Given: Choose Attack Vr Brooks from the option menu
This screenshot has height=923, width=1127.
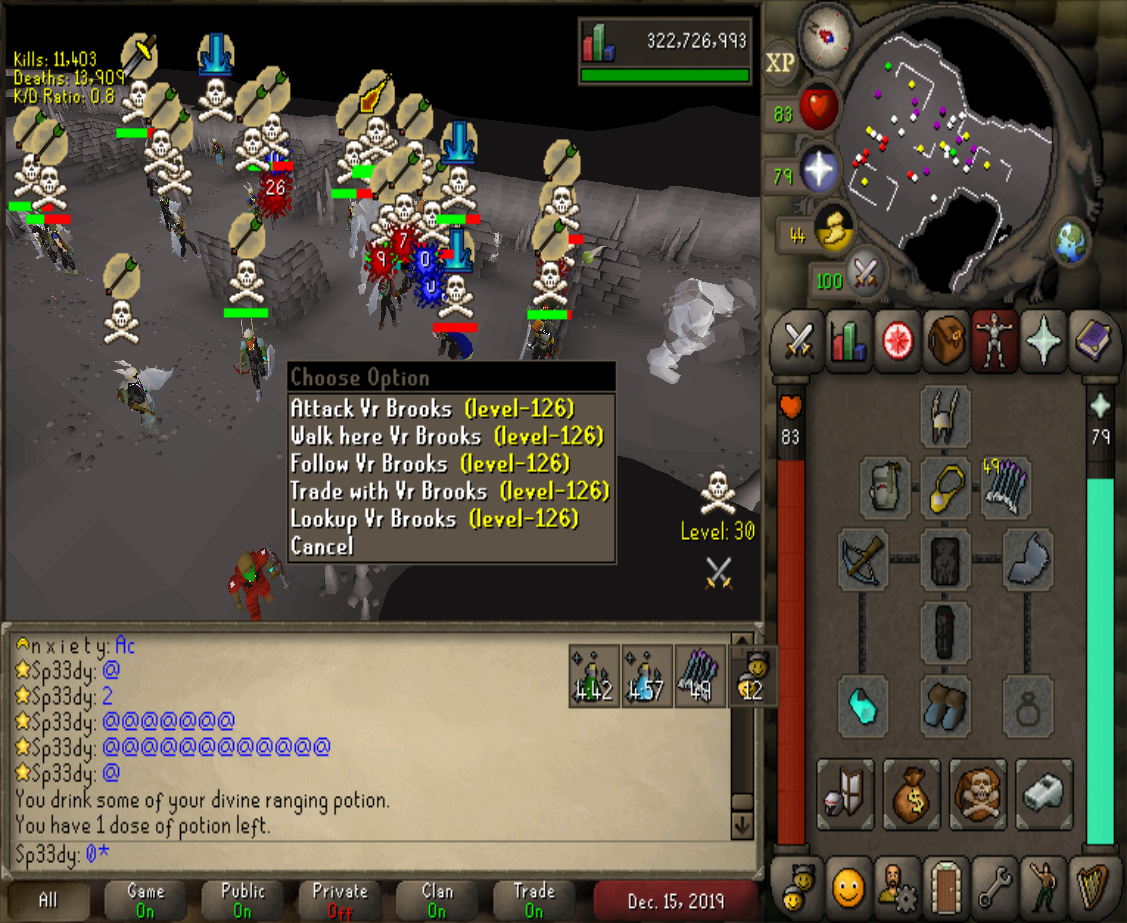Looking at the screenshot, I should click(x=432, y=409).
